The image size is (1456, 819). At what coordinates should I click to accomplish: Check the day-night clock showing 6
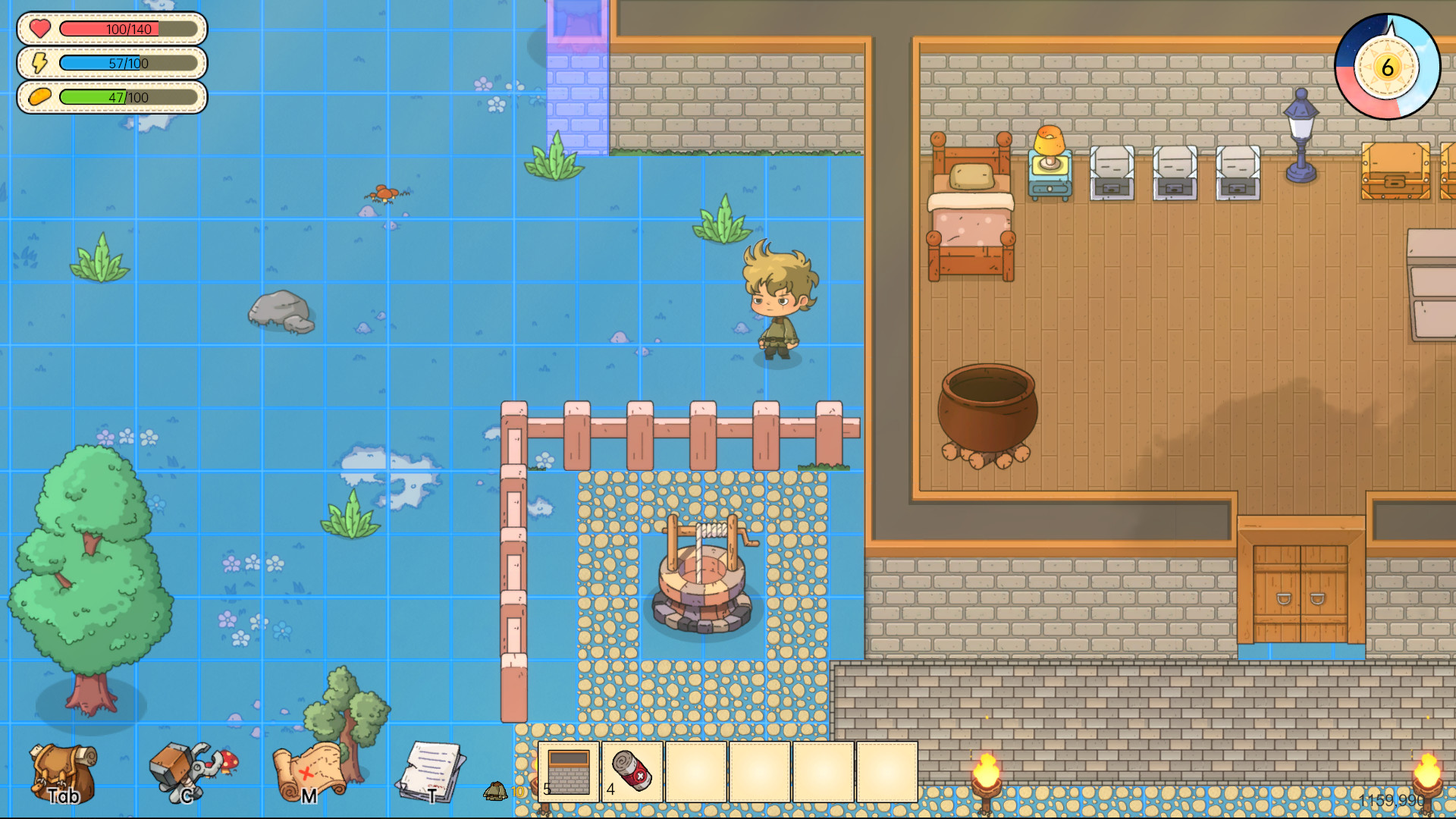[x=1385, y=67]
